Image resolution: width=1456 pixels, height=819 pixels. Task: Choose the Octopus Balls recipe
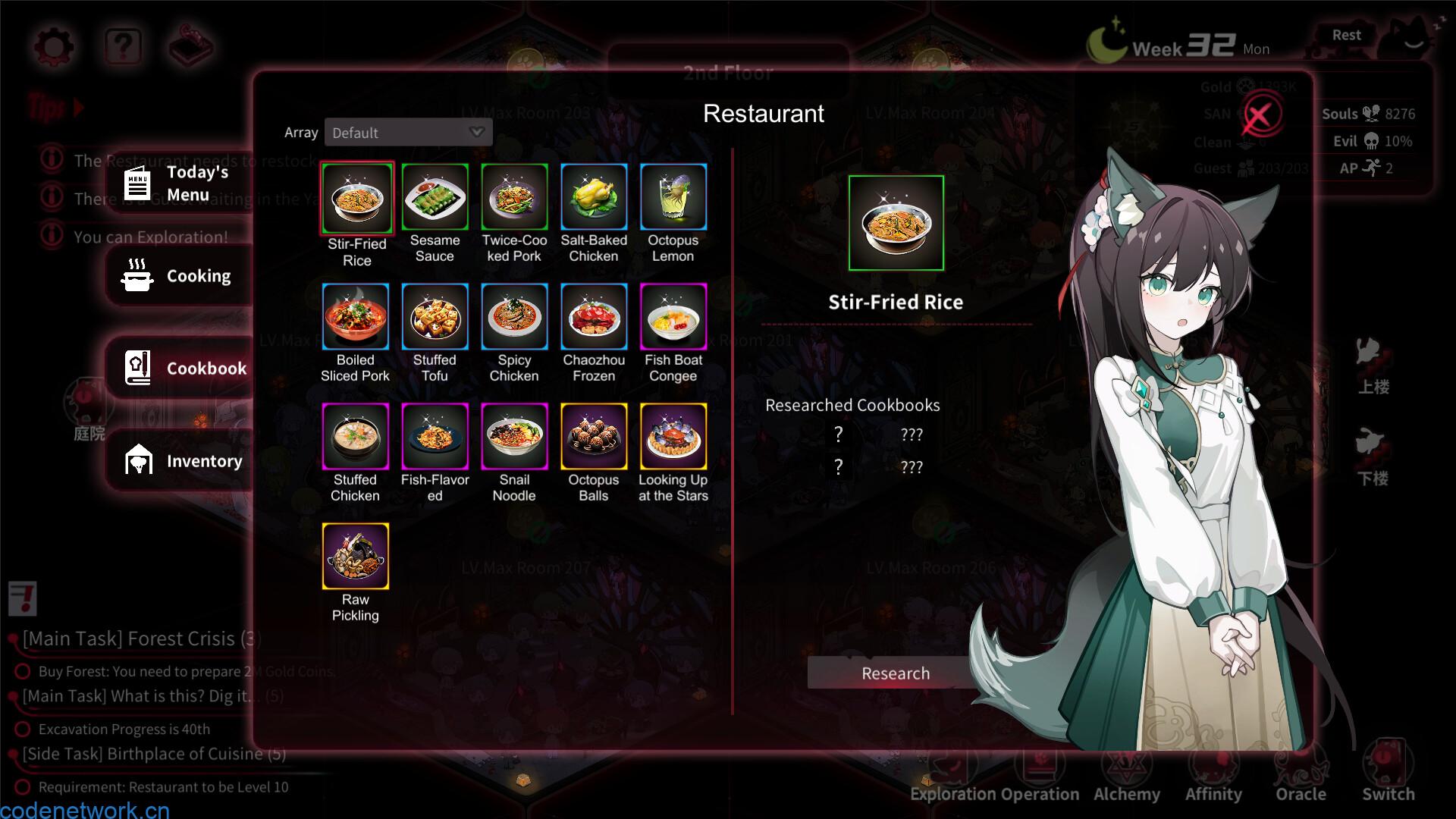(x=594, y=437)
